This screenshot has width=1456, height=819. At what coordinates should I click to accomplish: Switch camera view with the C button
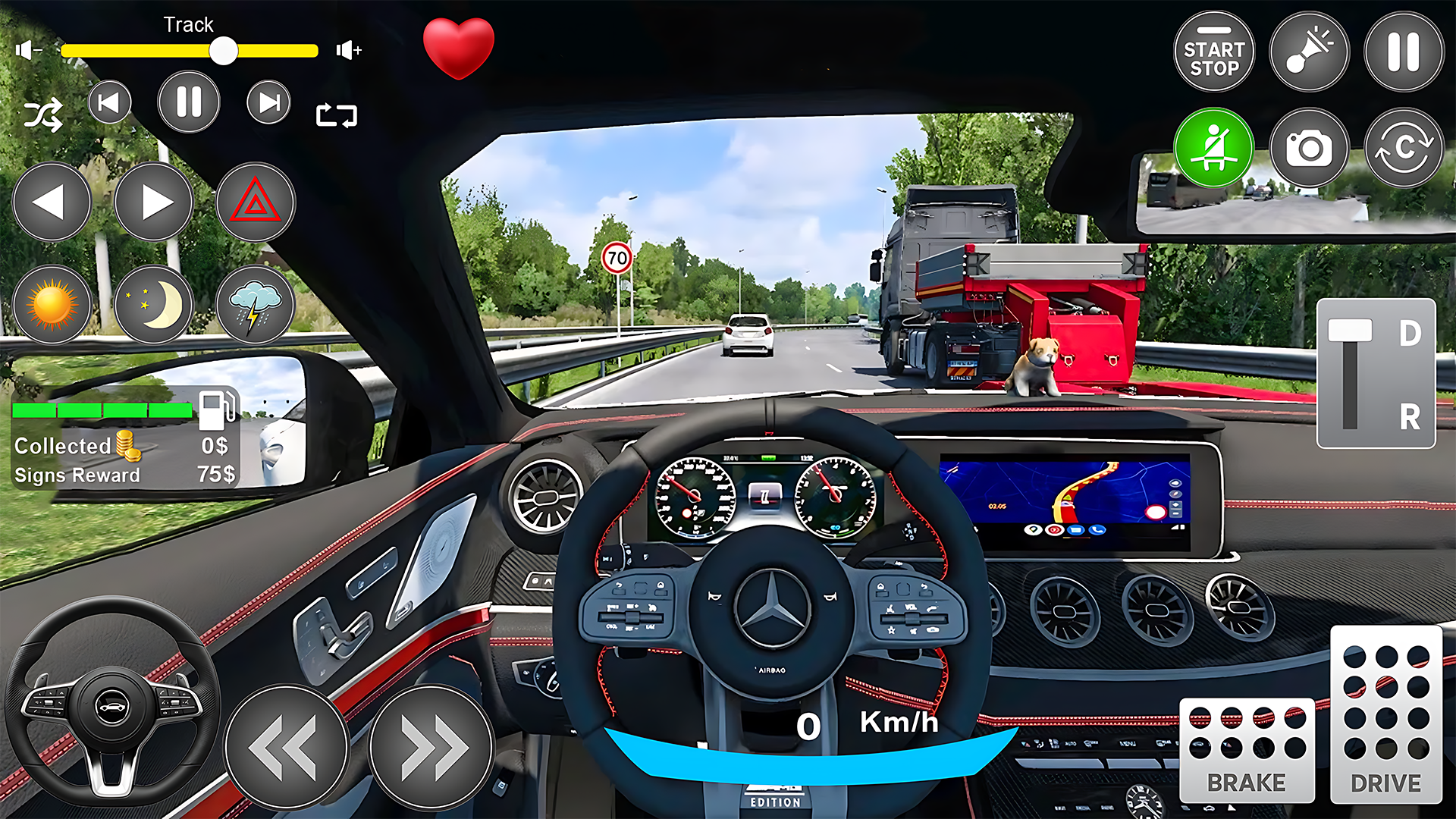pos(1404,148)
